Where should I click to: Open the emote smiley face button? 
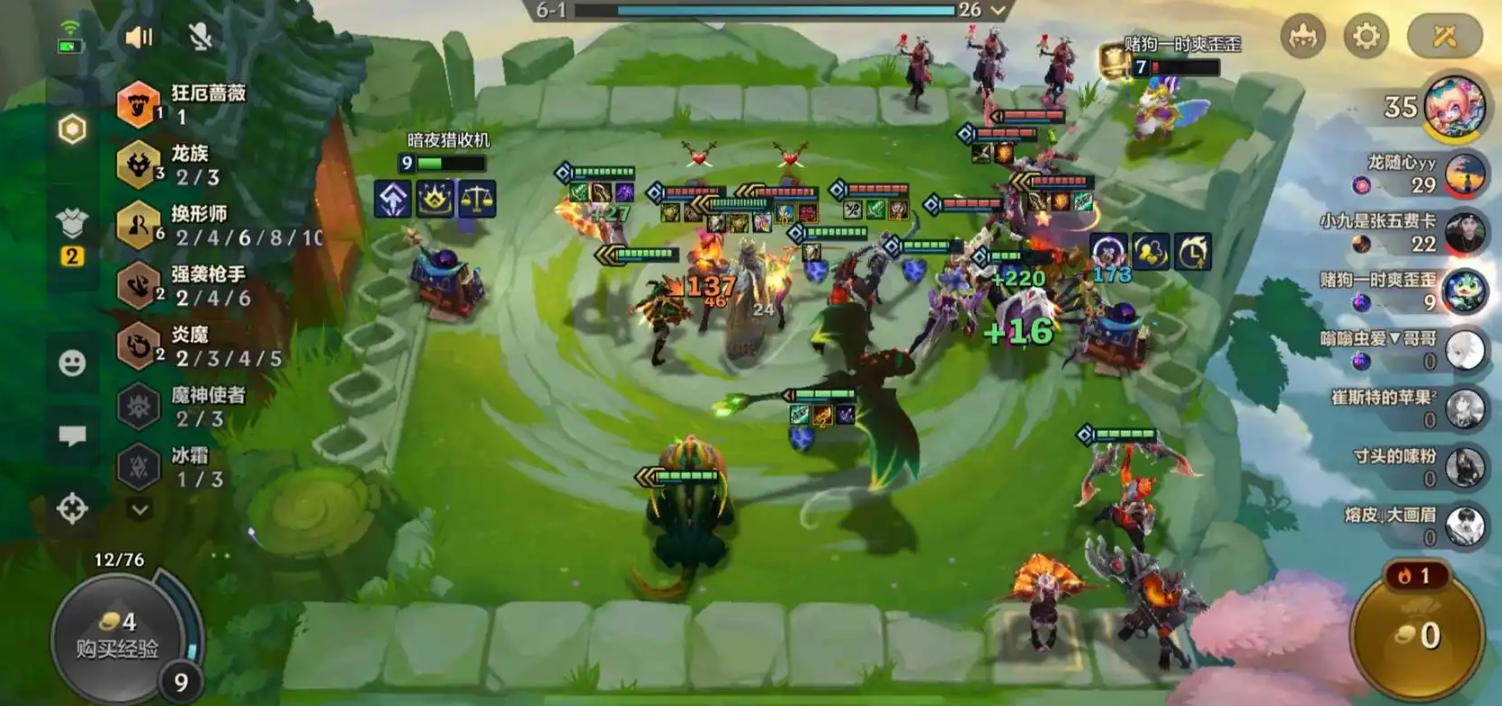click(72, 363)
